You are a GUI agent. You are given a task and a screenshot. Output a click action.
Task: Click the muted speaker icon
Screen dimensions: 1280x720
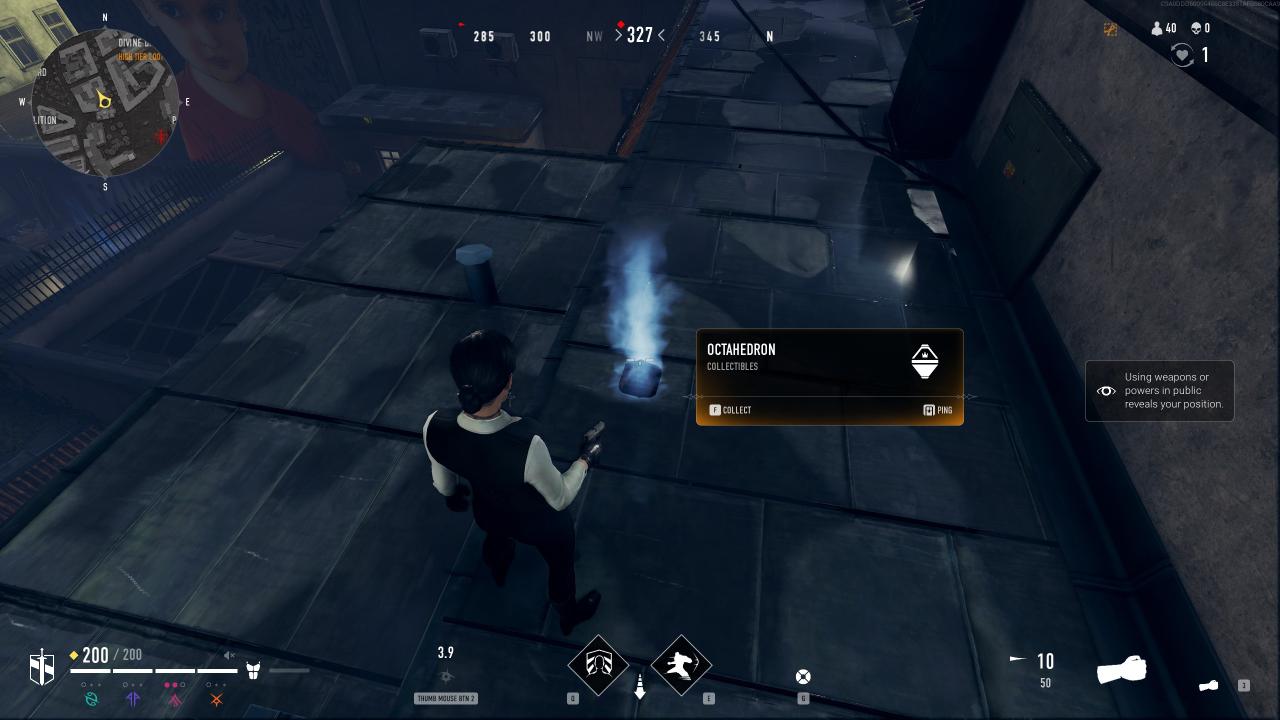(229, 656)
